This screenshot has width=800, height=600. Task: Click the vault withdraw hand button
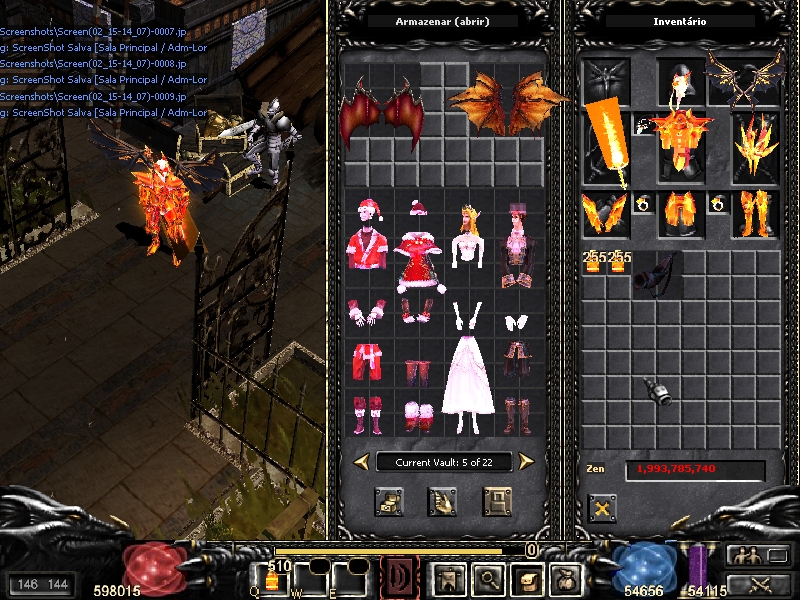point(443,500)
